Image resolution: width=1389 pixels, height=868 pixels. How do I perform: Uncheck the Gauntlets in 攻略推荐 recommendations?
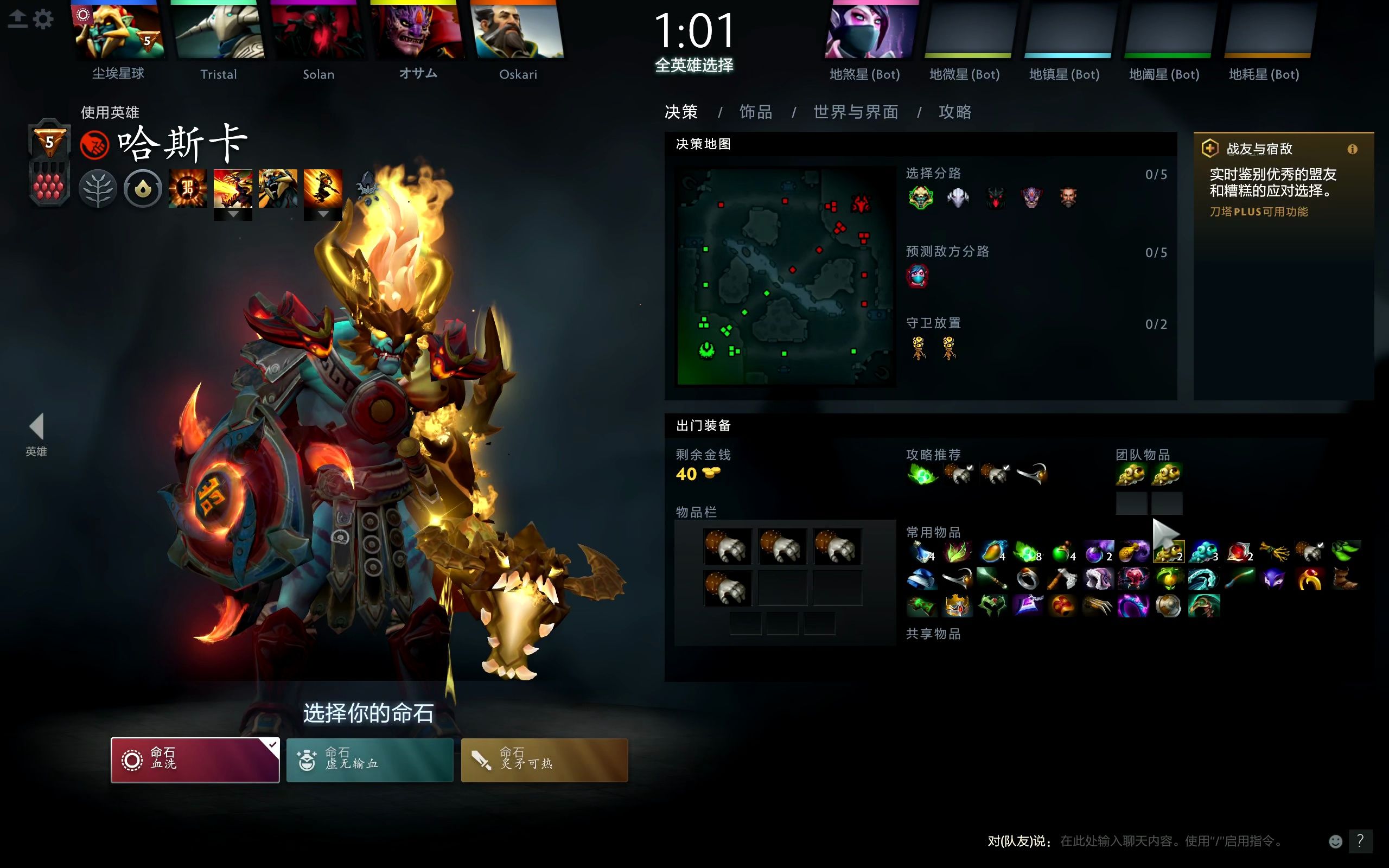[960, 474]
